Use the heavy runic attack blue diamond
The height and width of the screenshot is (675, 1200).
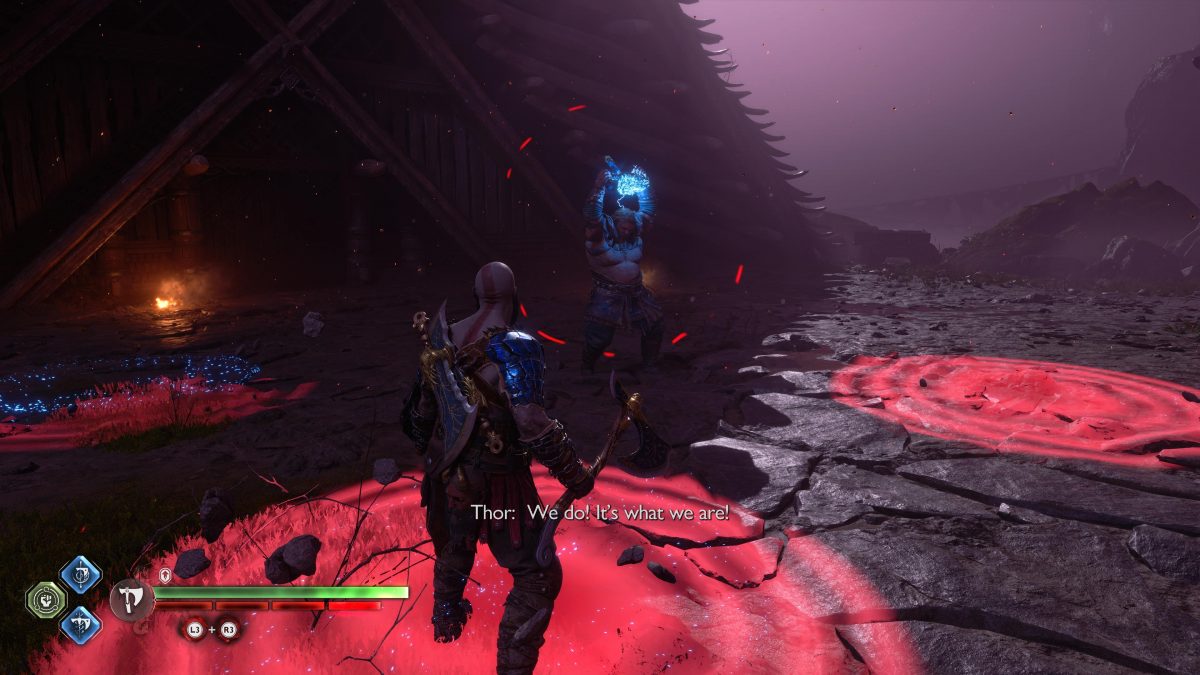point(80,624)
